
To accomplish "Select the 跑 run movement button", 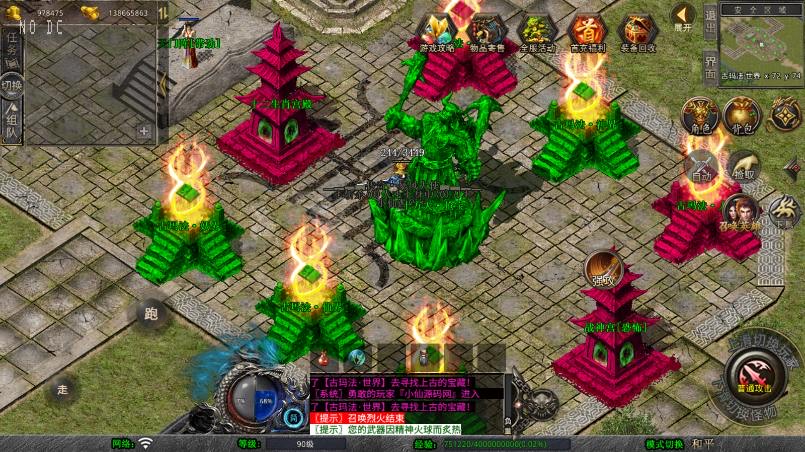I will 151,314.
